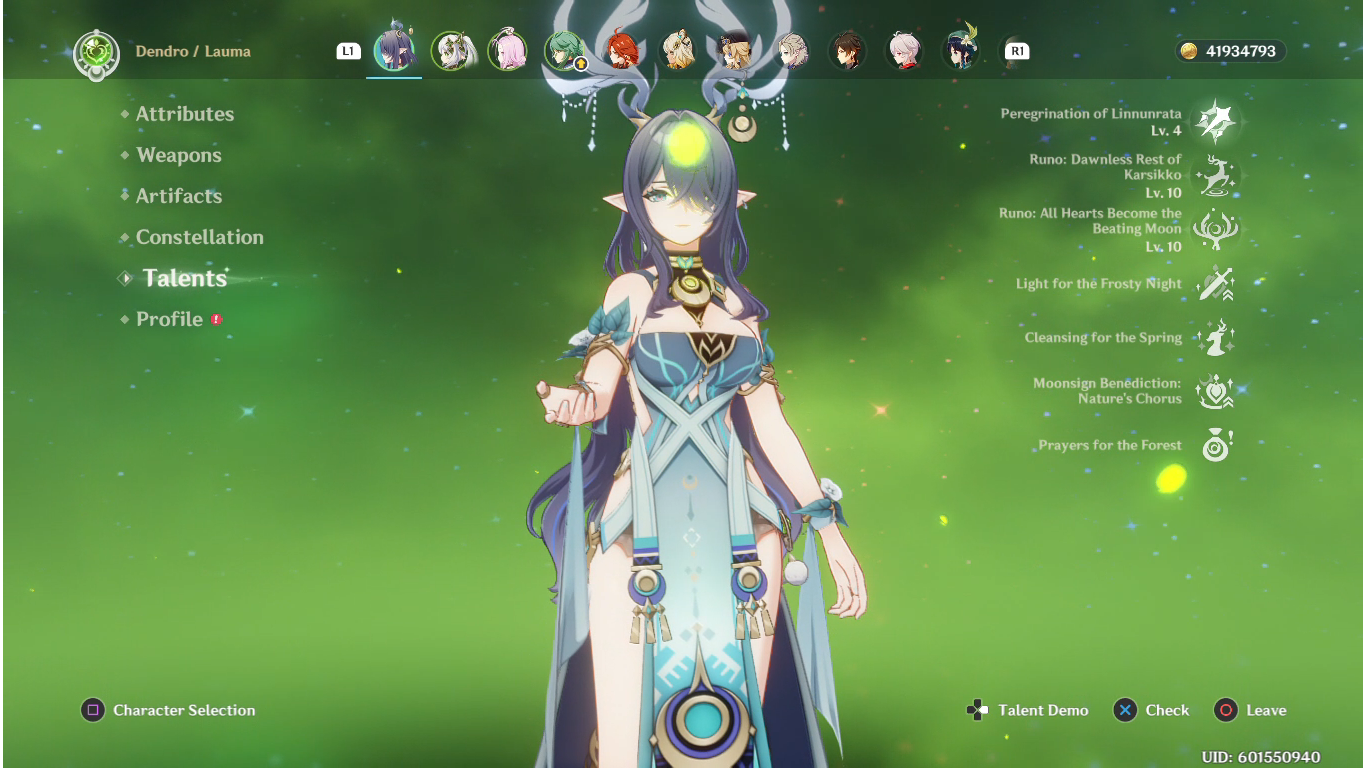Choose the blonde character in a dark hat
Screen dimensions: 1366x768
[x=735, y=51]
